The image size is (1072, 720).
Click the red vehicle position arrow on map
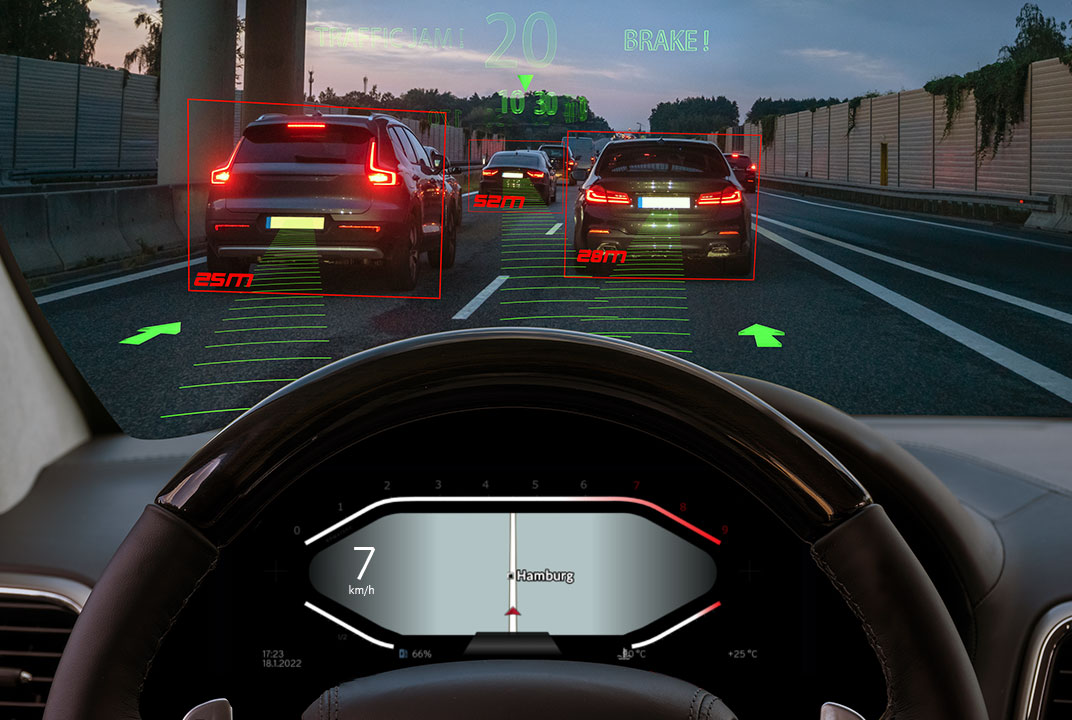click(x=513, y=611)
